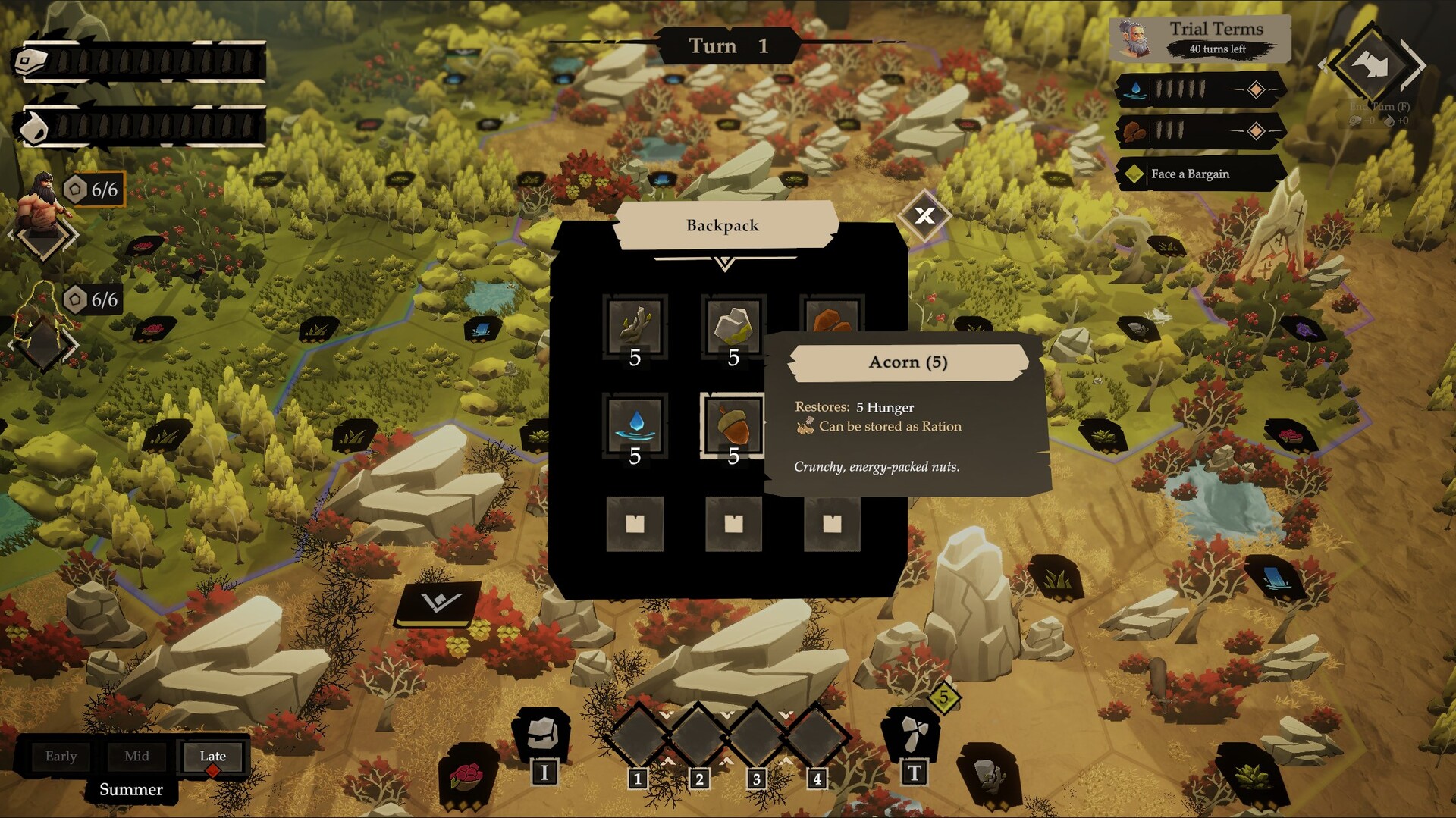Open the Face a Bargain objective
The height and width of the screenshot is (818, 1456).
(1200, 174)
